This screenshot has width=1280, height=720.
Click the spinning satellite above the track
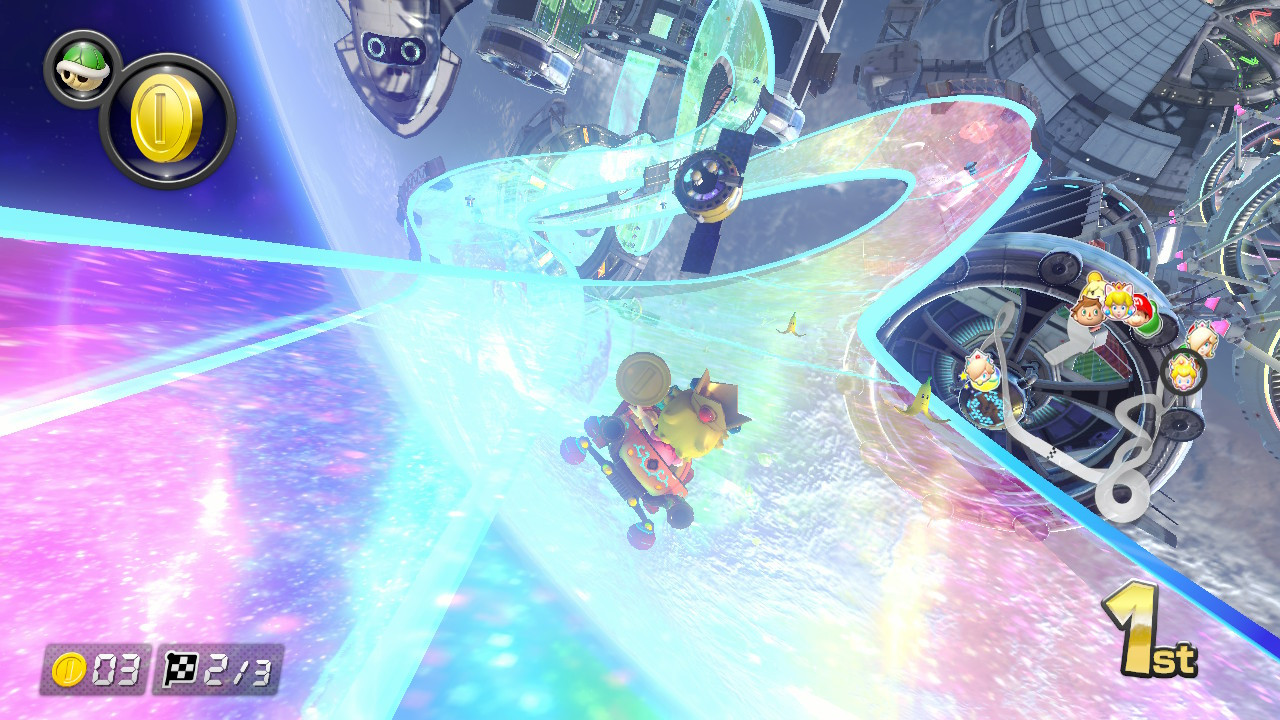(711, 185)
